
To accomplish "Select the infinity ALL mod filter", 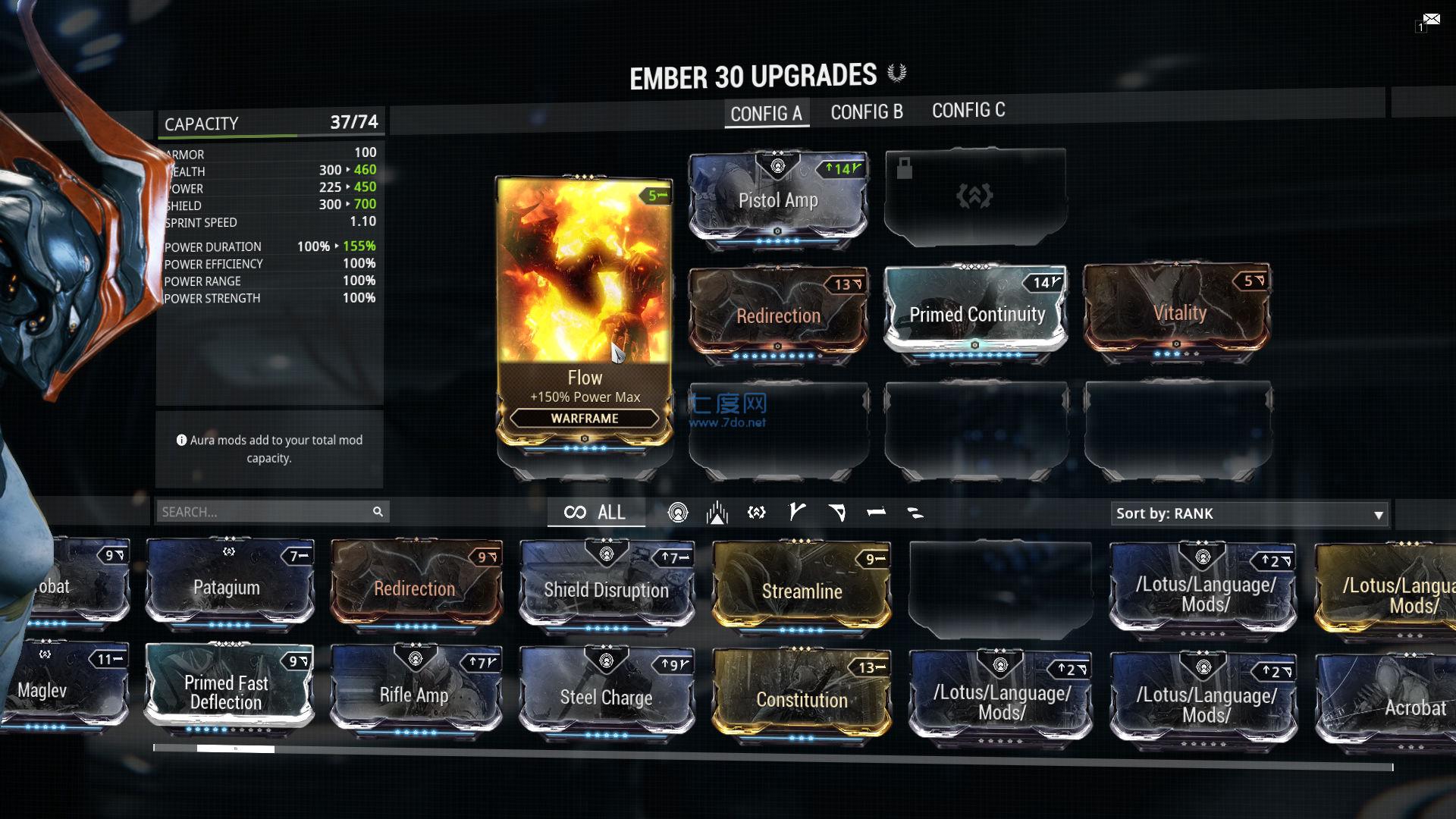I will click(x=595, y=512).
